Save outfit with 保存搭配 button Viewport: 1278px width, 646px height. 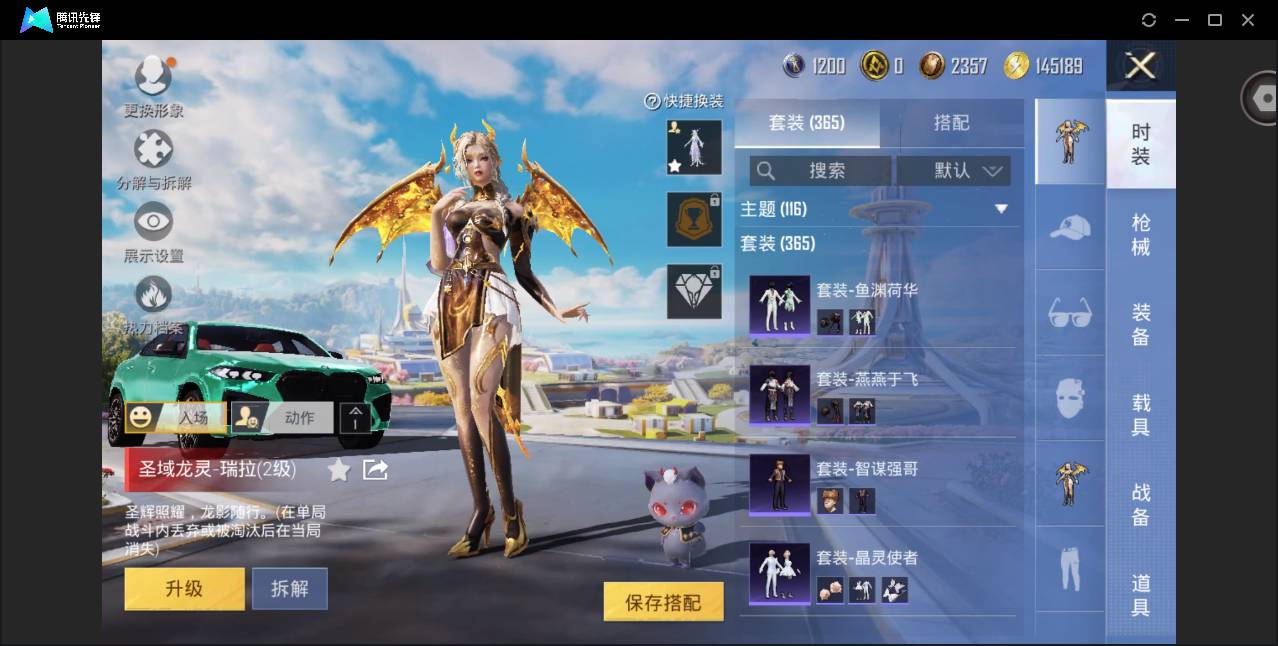[x=663, y=602]
